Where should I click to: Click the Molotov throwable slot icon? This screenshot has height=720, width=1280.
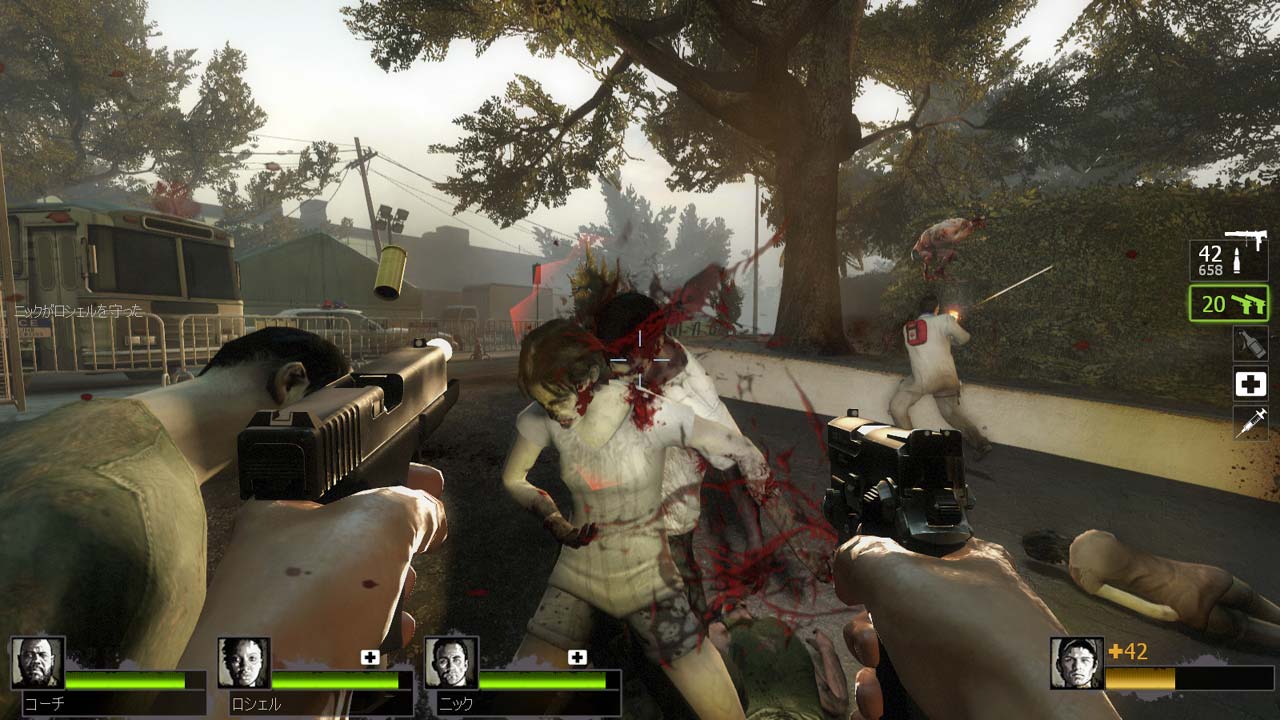click(1252, 343)
